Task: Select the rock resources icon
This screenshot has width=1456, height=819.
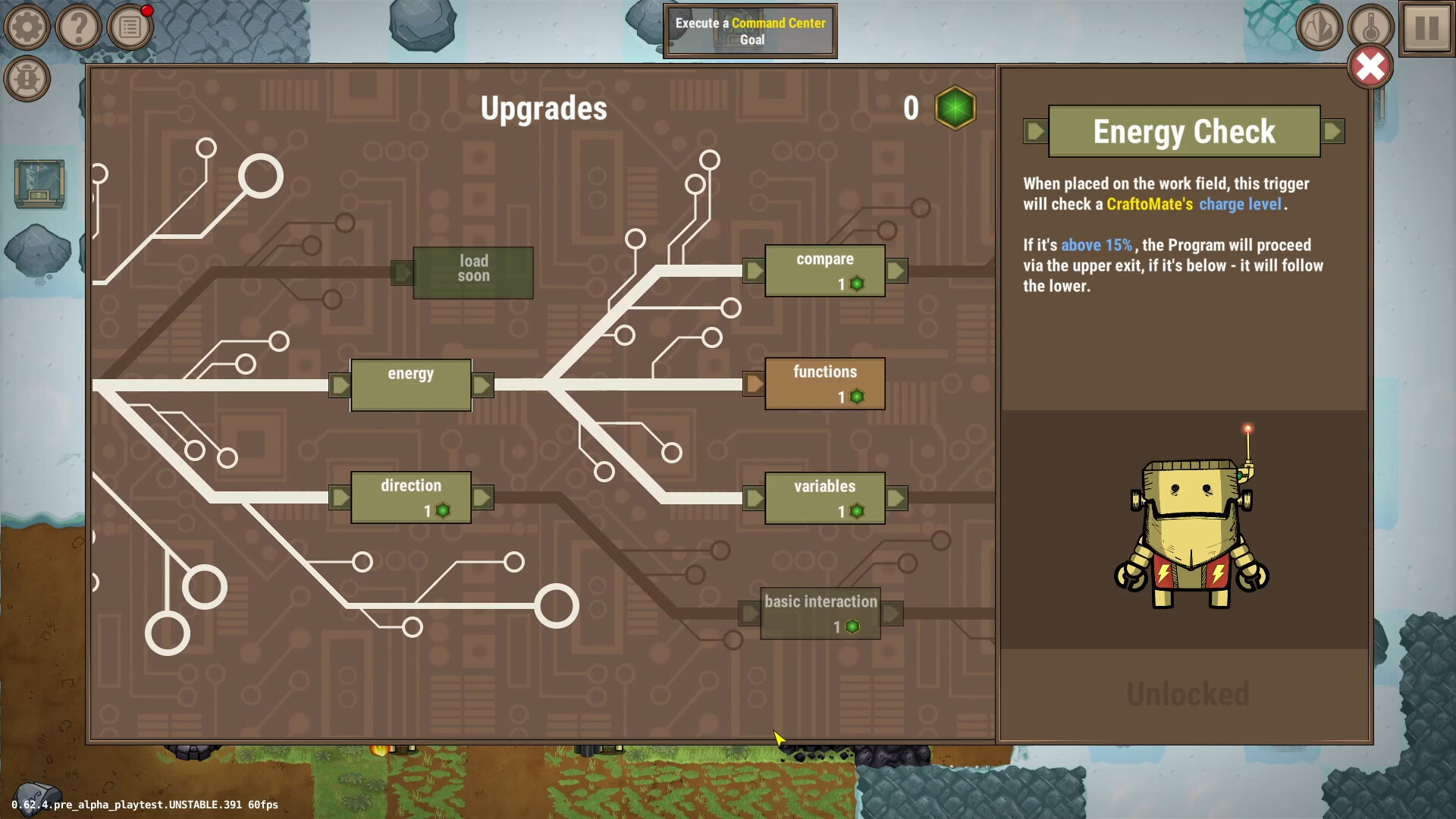Action: tap(1319, 27)
